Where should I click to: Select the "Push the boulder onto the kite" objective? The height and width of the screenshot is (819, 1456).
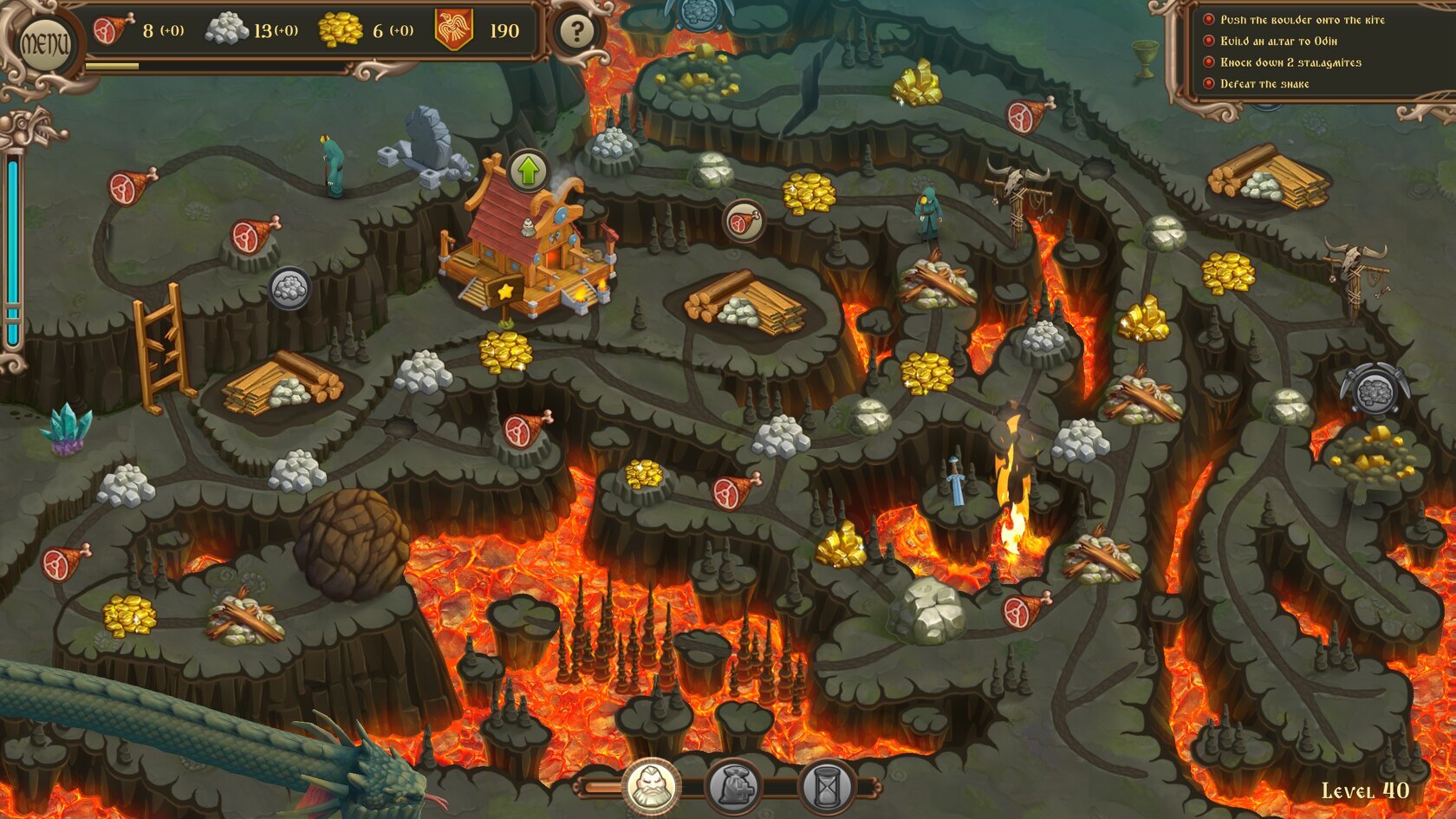tap(1302, 20)
